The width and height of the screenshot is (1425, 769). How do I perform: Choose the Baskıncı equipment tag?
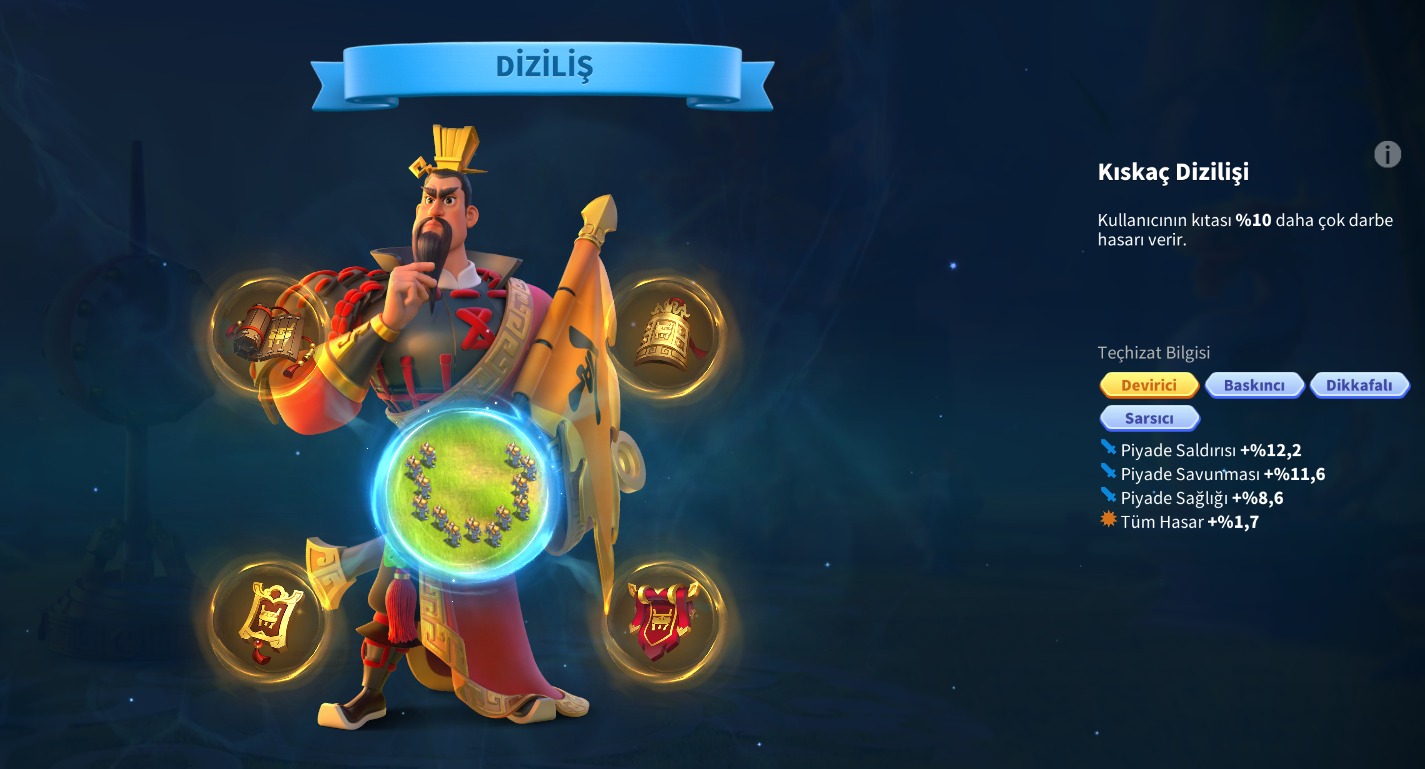coord(1254,385)
